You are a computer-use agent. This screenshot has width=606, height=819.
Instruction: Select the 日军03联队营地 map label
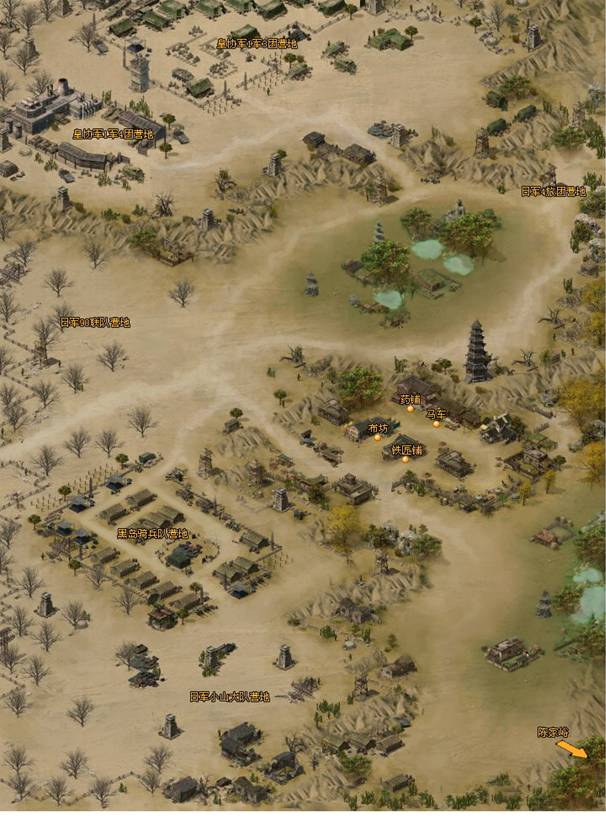click(95, 322)
